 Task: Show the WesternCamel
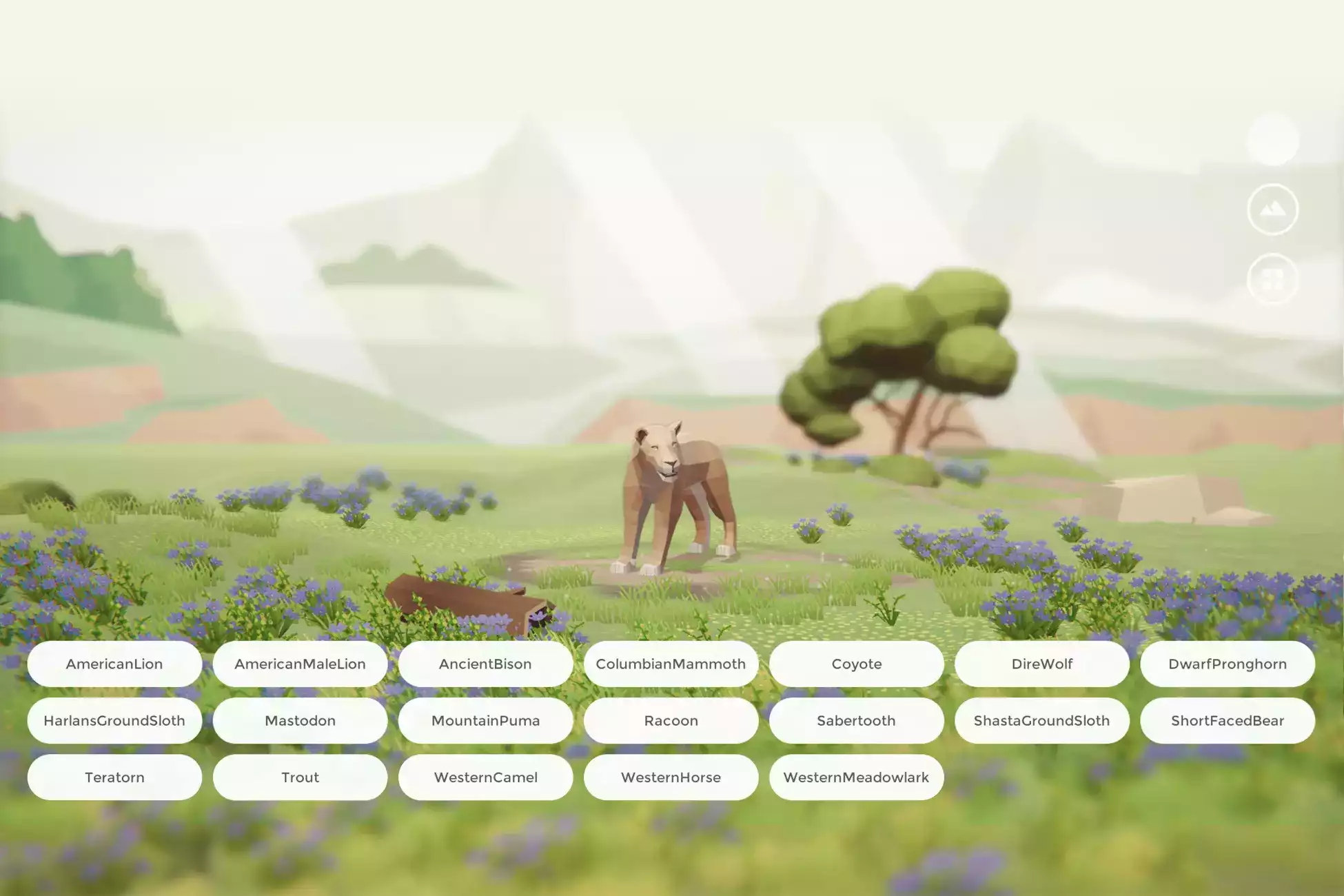485,777
